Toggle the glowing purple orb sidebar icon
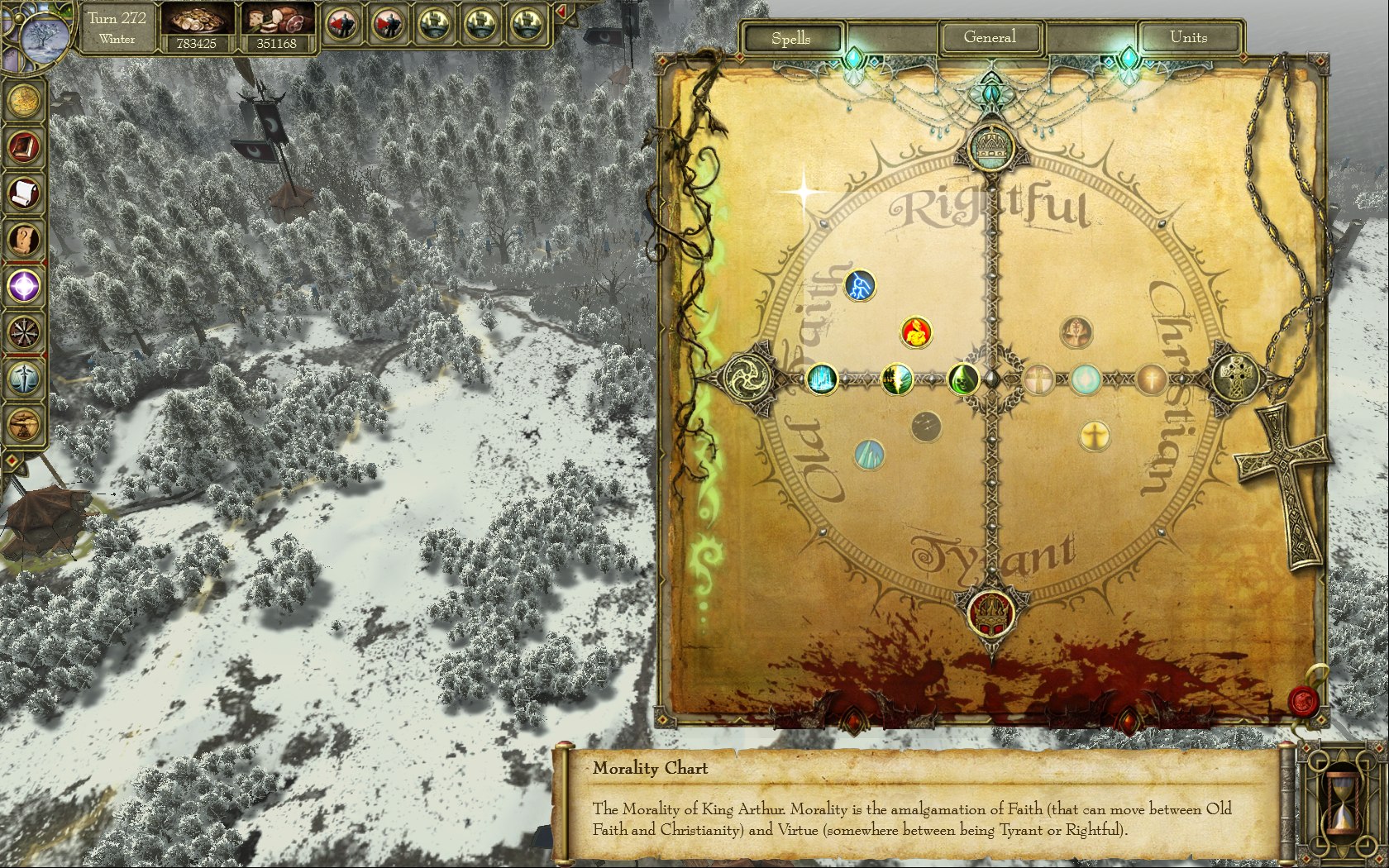The image size is (1389, 868). click(x=24, y=287)
